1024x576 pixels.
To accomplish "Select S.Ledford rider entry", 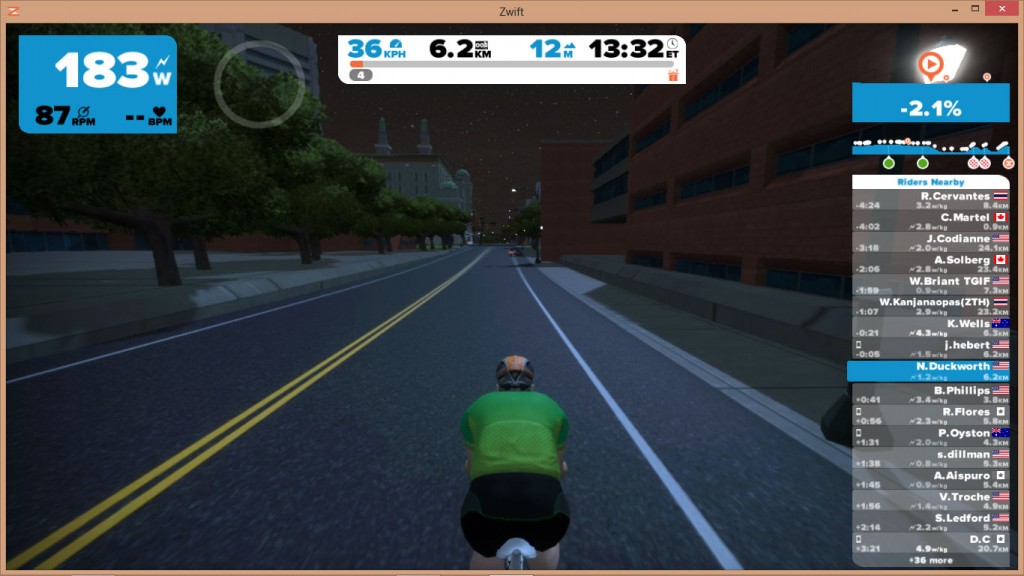I will tap(930, 522).
